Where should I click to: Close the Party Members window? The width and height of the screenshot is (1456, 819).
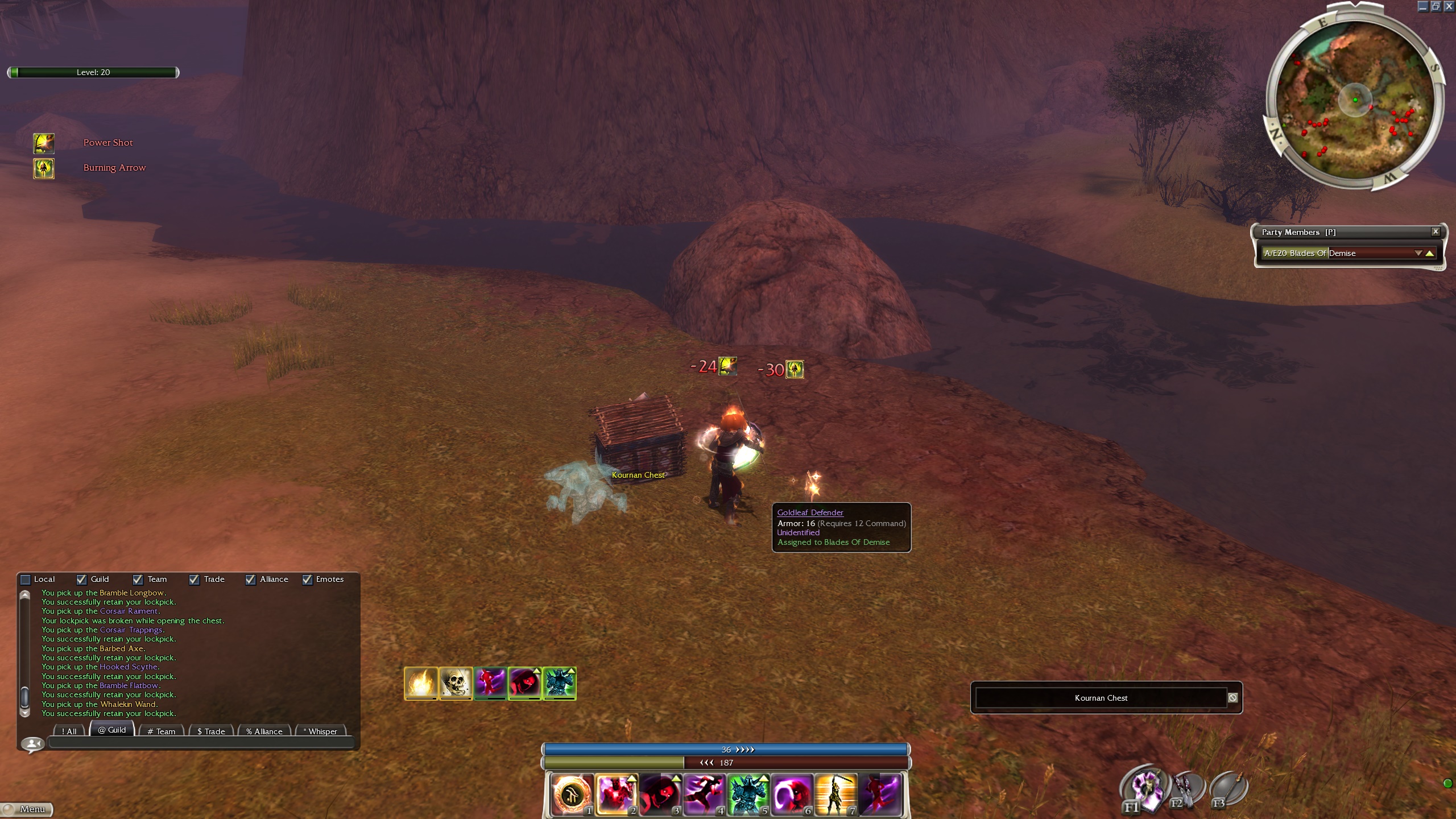(1436, 231)
